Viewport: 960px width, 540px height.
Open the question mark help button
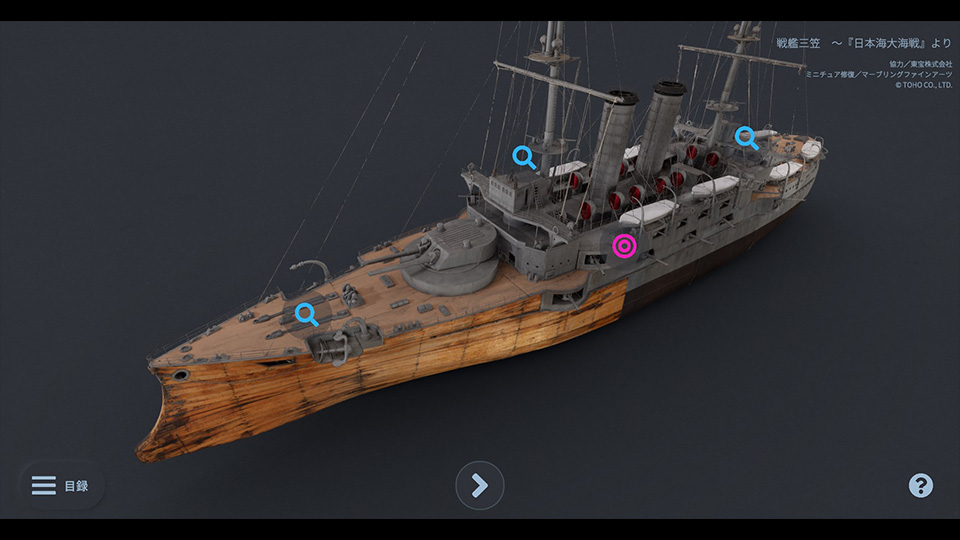click(920, 486)
